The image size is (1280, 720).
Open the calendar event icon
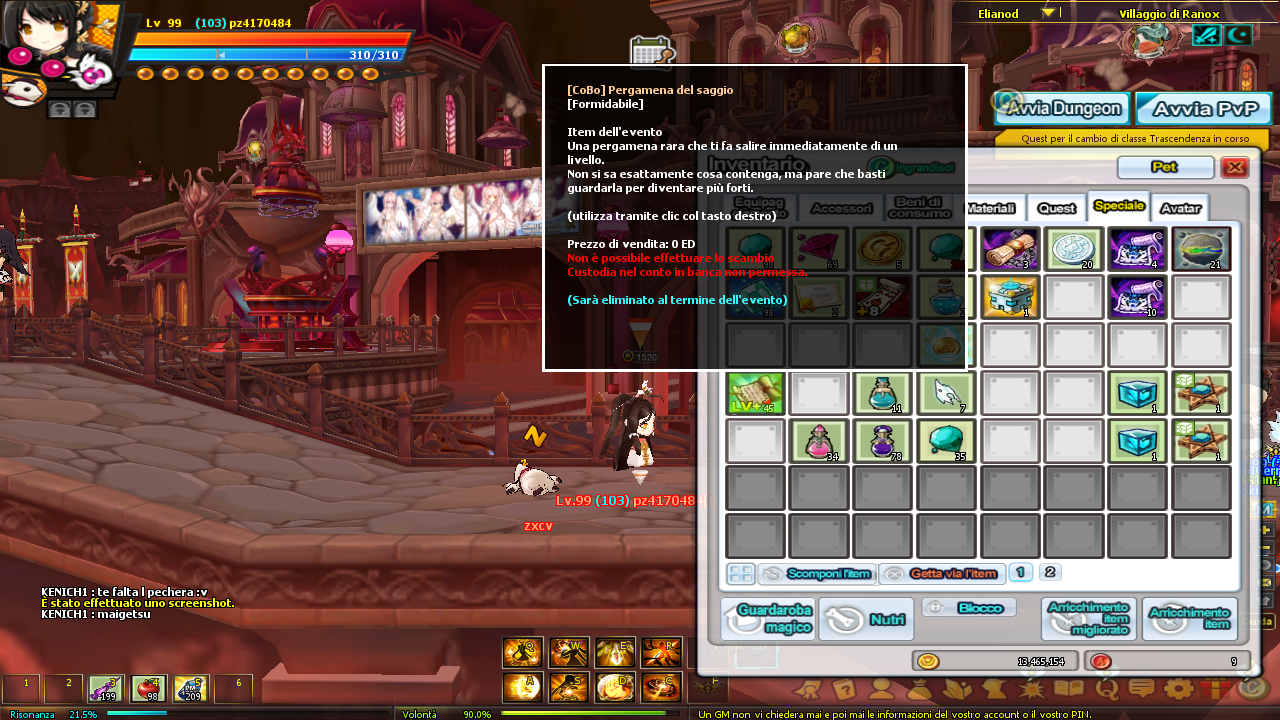[650, 52]
